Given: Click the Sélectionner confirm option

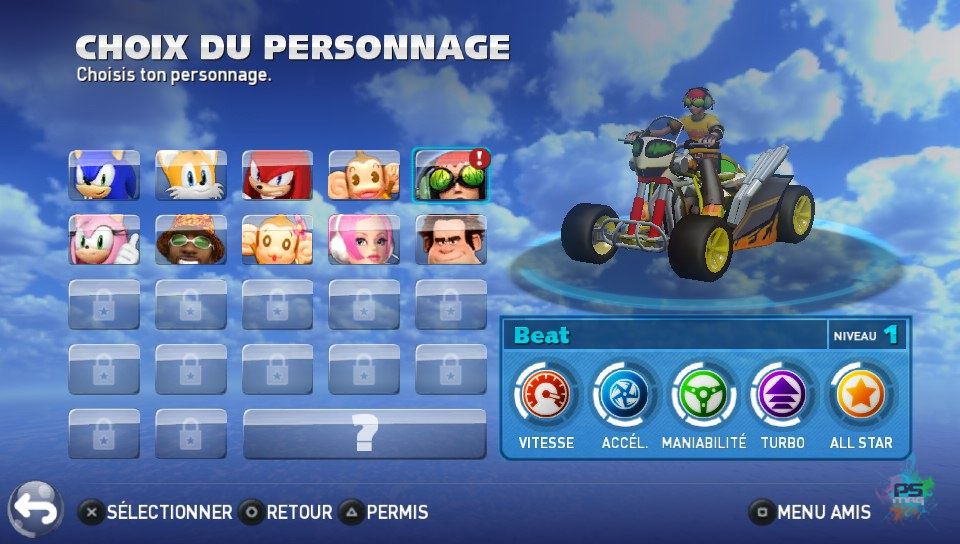Looking at the screenshot, I should point(156,512).
